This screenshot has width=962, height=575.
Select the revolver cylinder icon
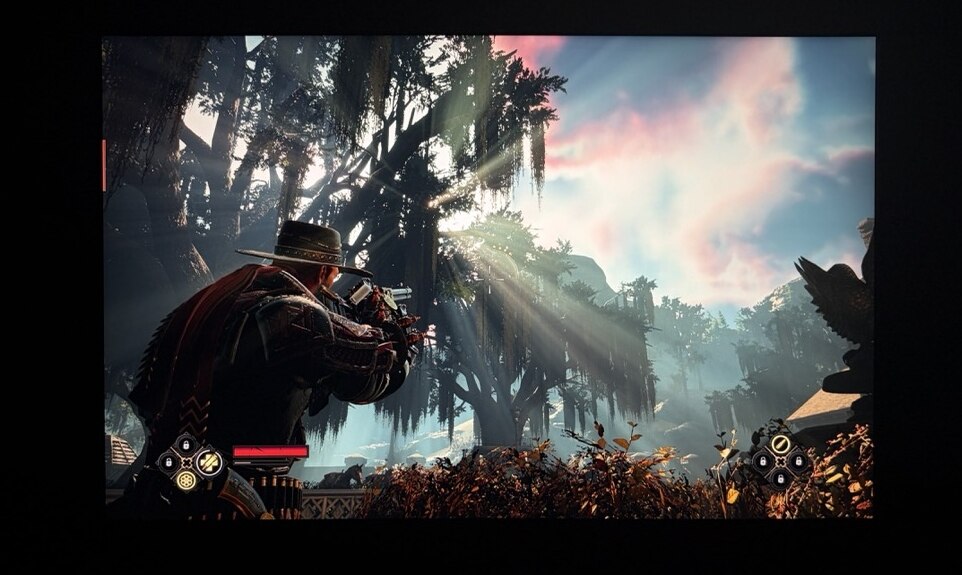(x=186, y=480)
